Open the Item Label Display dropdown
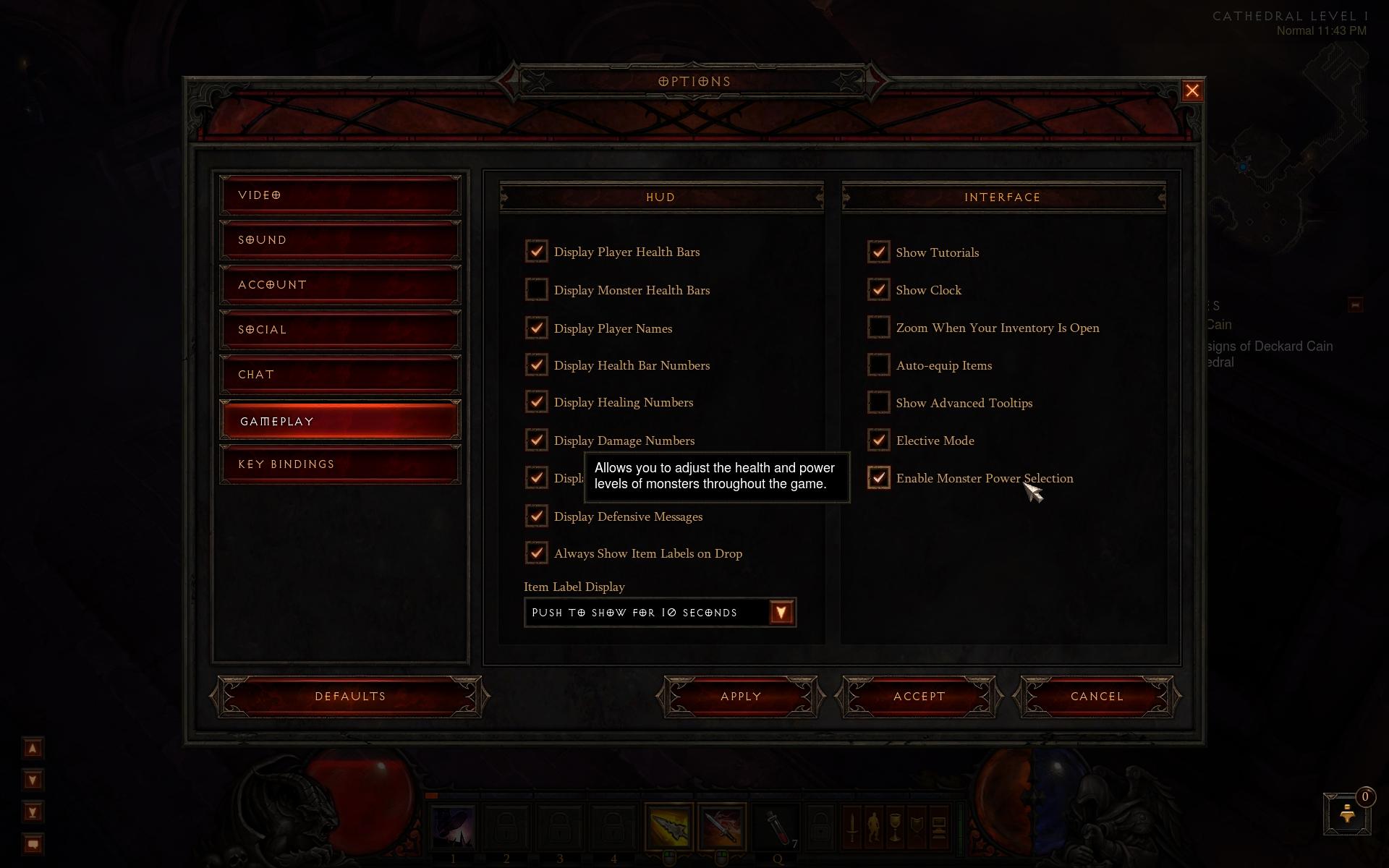This screenshot has height=868, width=1389. (x=781, y=613)
